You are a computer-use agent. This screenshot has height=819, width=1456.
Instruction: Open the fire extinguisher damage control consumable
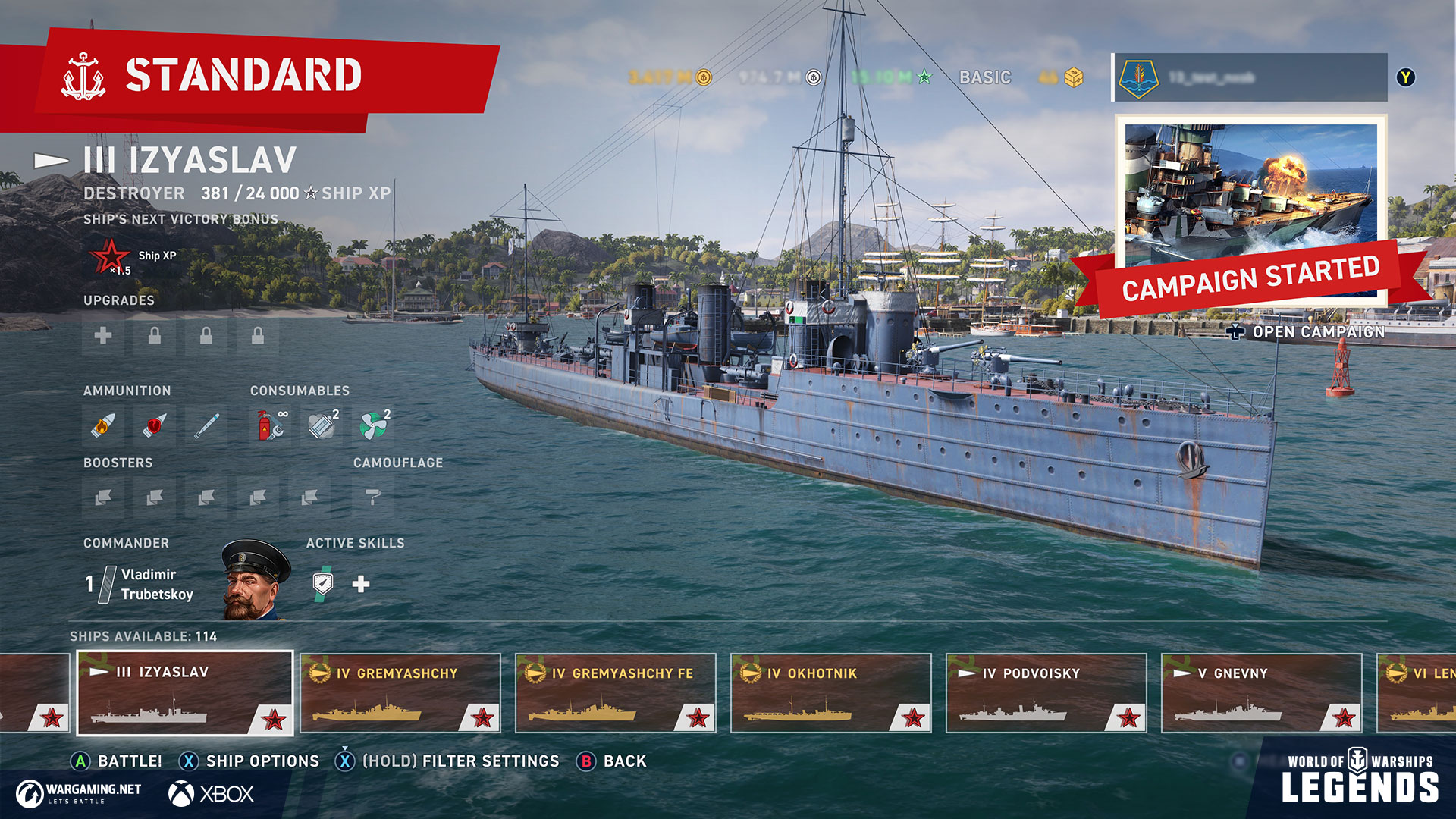point(270,425)
